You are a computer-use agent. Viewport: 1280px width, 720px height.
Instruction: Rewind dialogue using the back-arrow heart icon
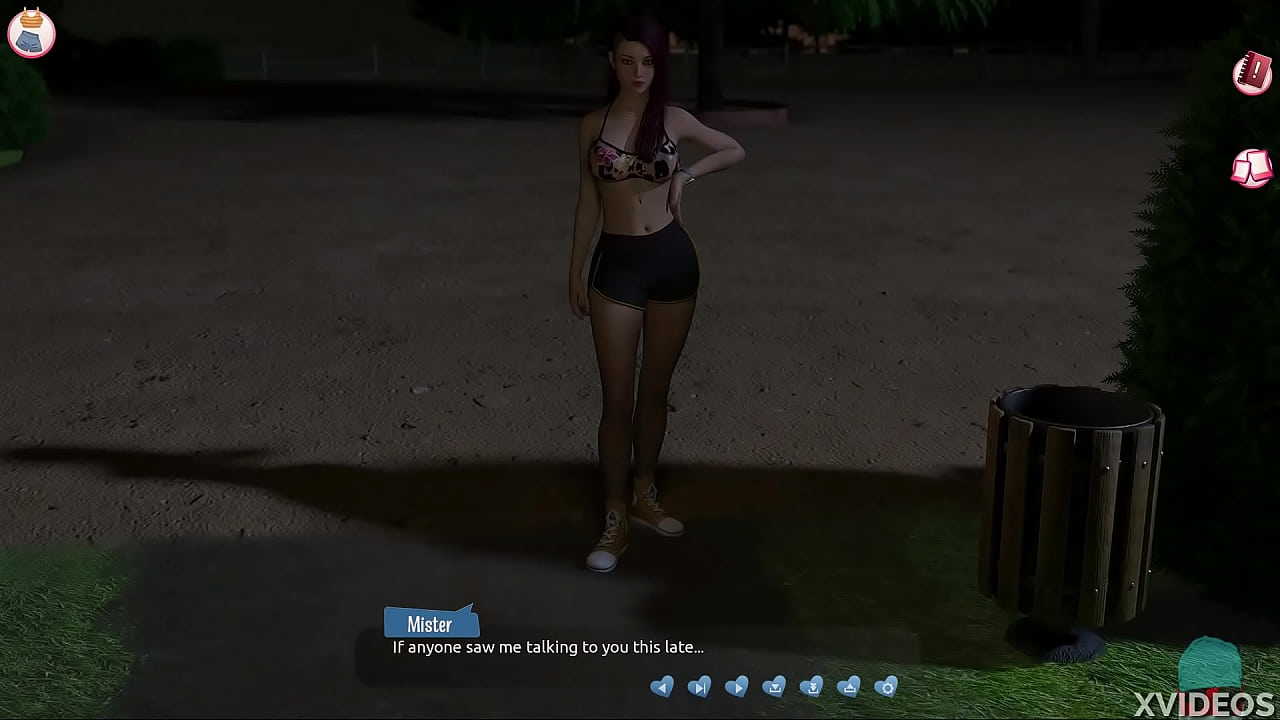663,687
